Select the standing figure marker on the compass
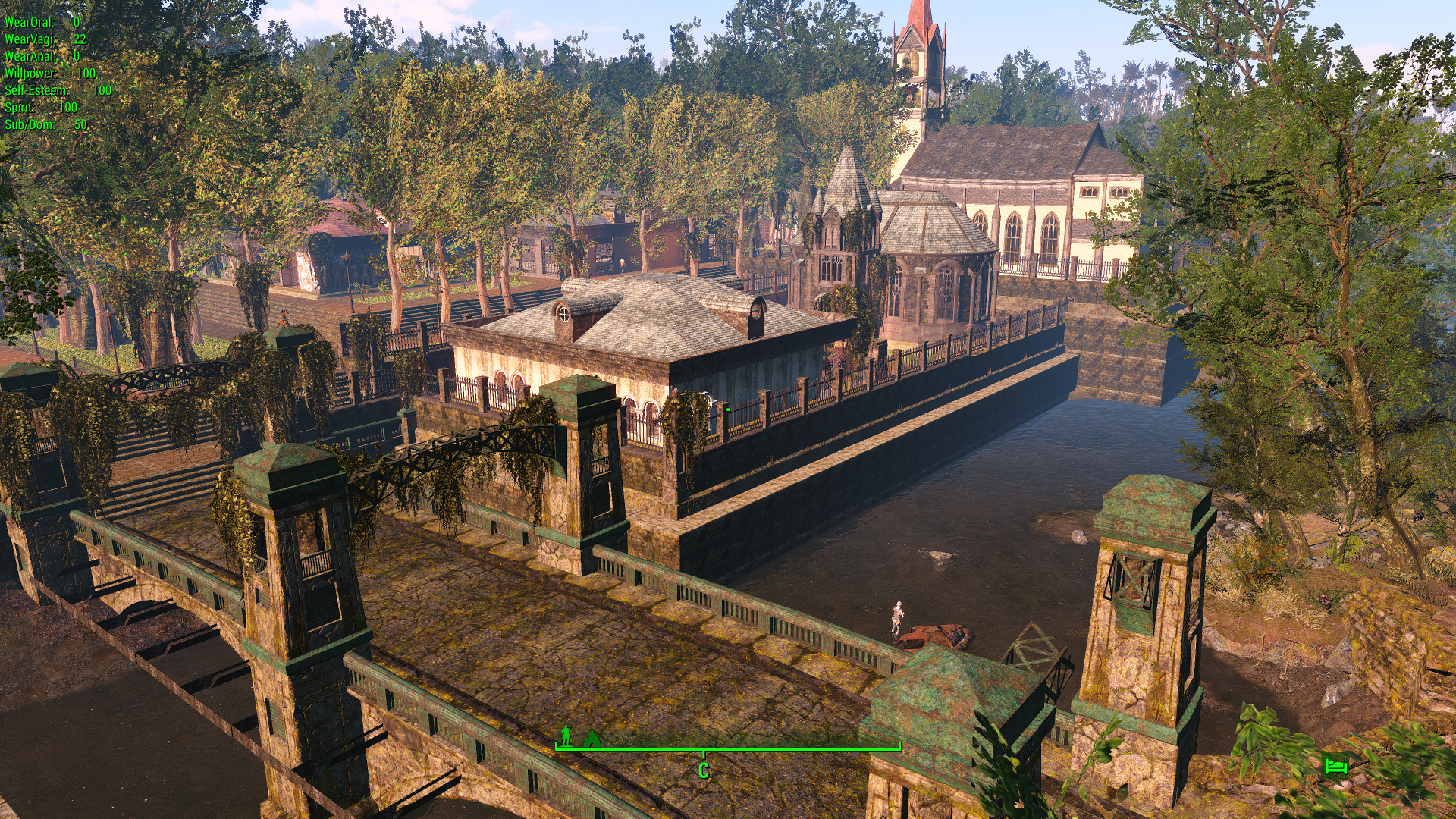This screenshot has height=819, width=1456. point(566,736)
